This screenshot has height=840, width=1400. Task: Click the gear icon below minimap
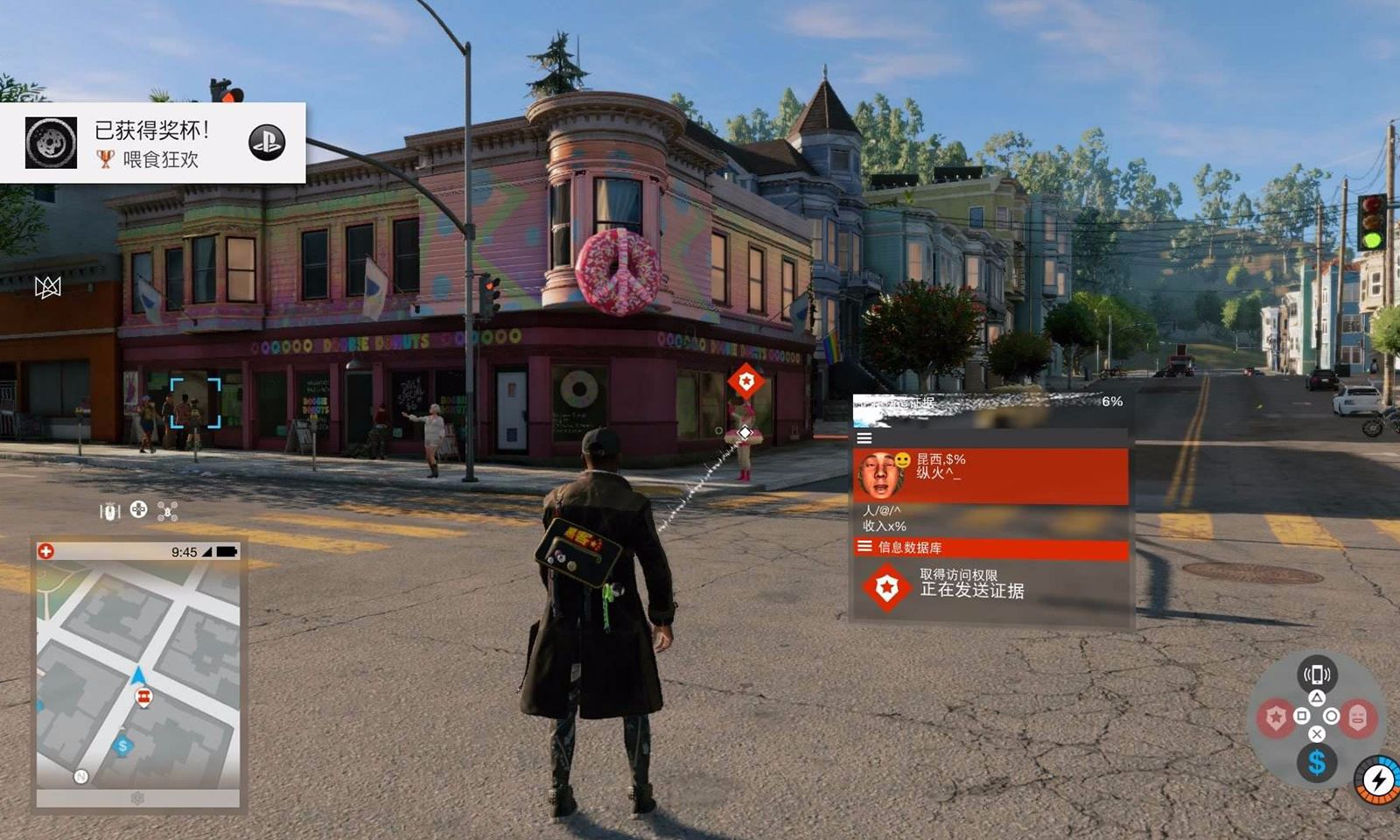[x=137, y=798]
